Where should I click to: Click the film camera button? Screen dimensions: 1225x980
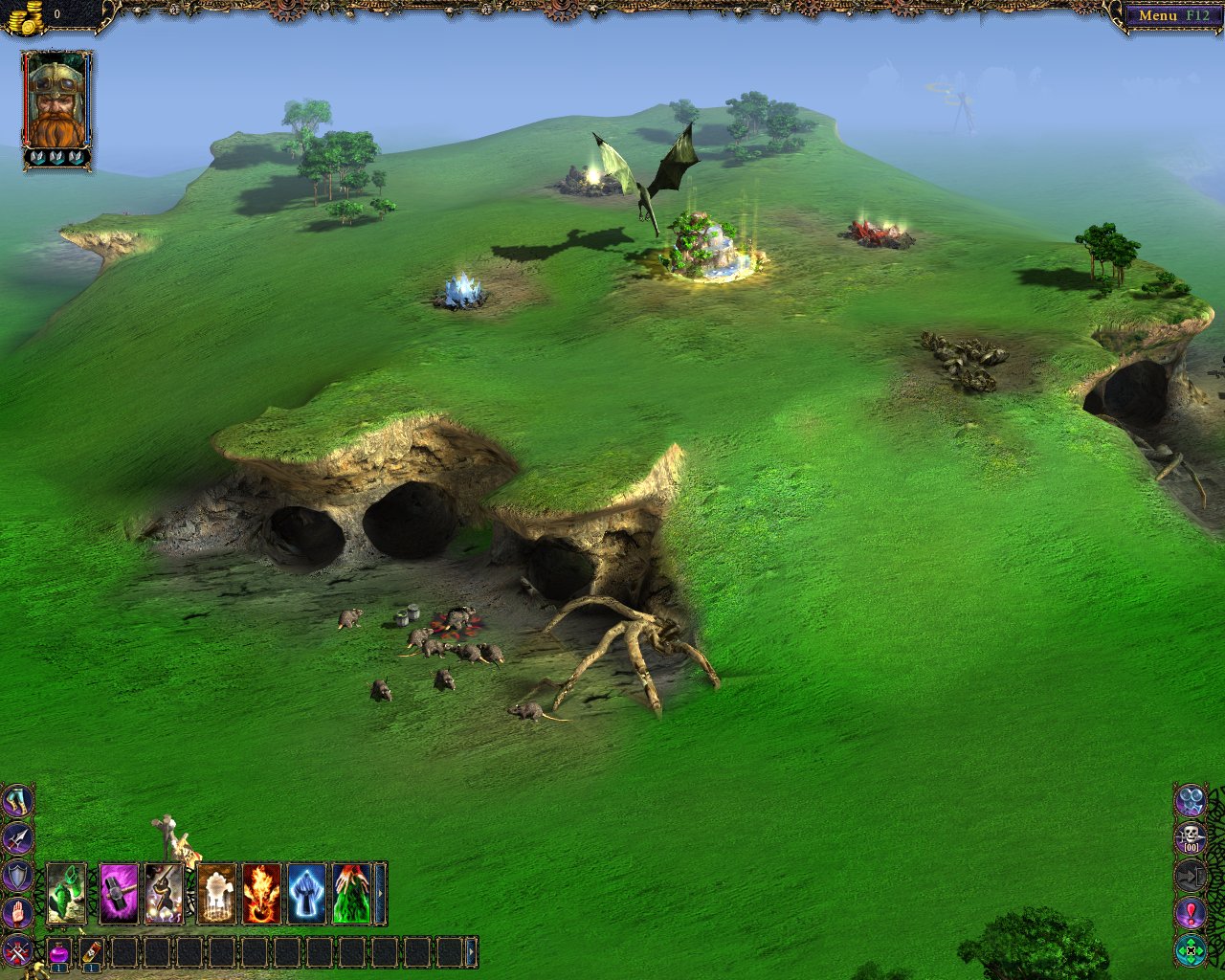[1191, 800]
